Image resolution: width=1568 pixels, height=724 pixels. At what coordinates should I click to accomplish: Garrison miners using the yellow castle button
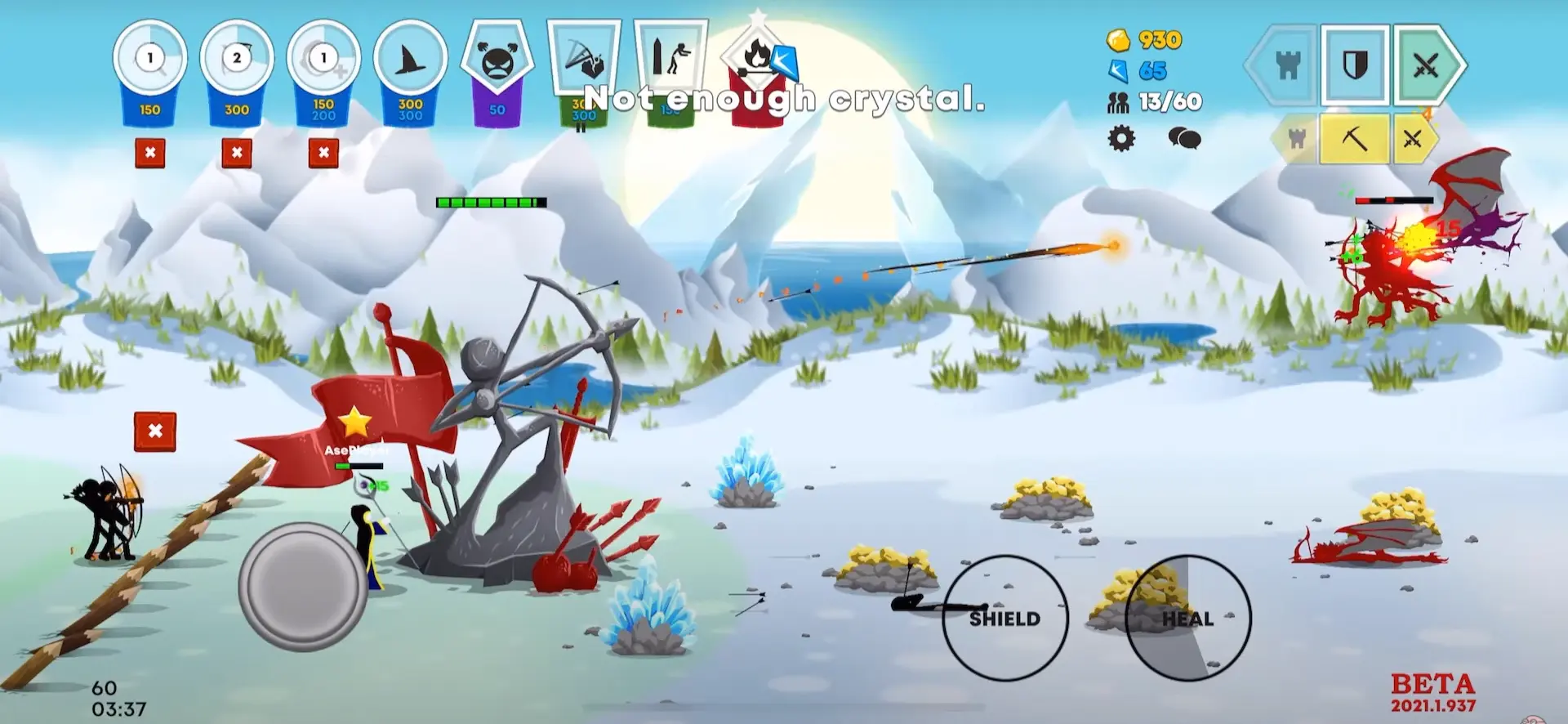pos(1296,139)
